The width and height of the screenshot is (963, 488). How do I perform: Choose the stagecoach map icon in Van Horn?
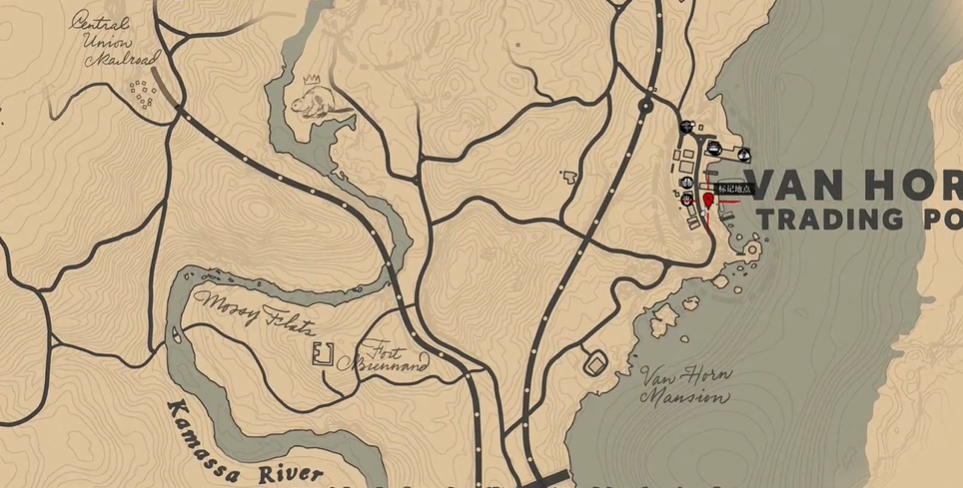(714, 148)
